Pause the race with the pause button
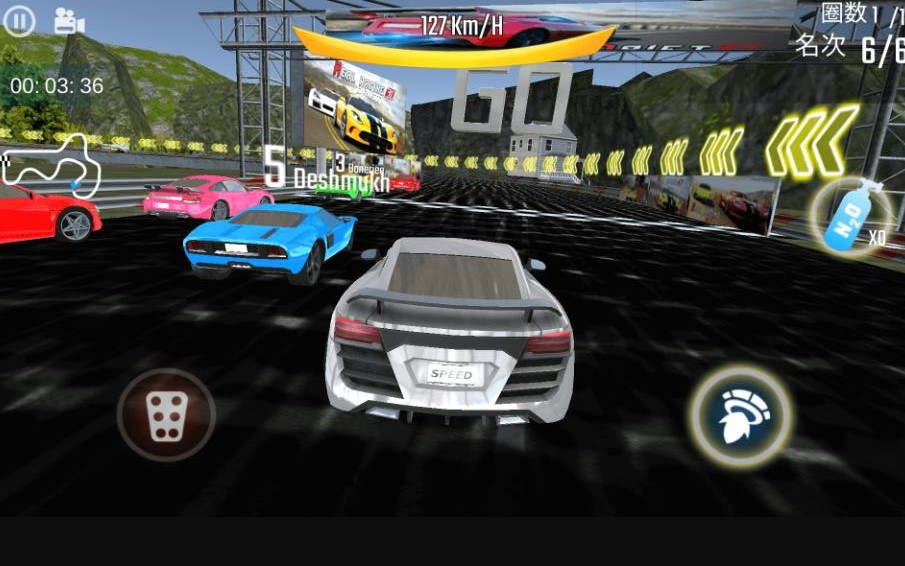This screenshot has width=905, height=566. [x=19, y=21]
